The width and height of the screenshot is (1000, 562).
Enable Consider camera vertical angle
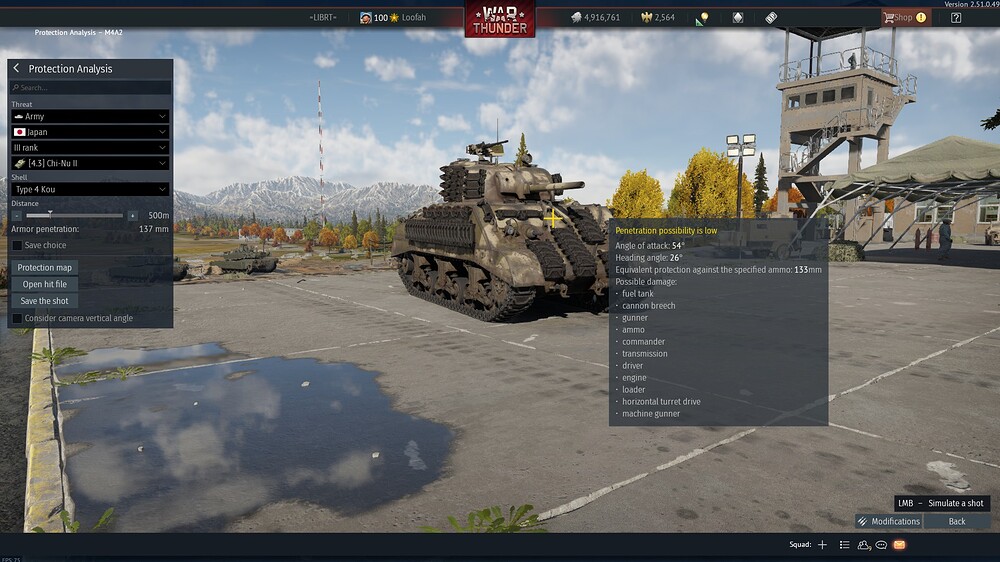[x=17, y=318]
